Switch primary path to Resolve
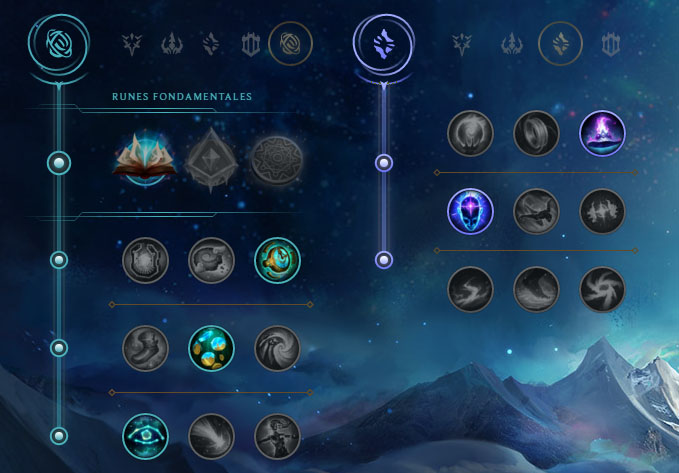The height and width of the screenshot is (473, 679). point(251,44)
